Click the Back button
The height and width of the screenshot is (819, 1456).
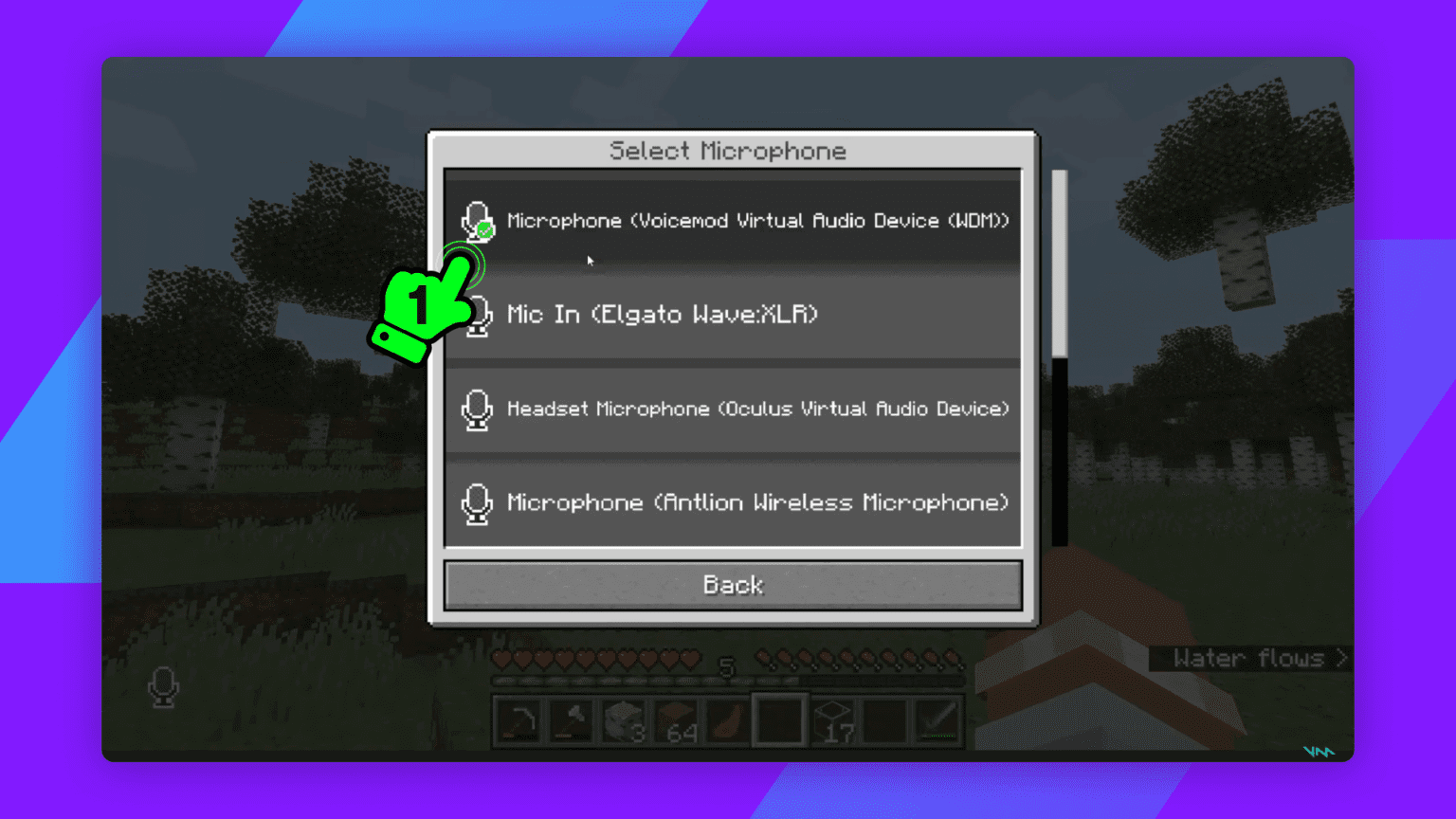click(733, 585)
